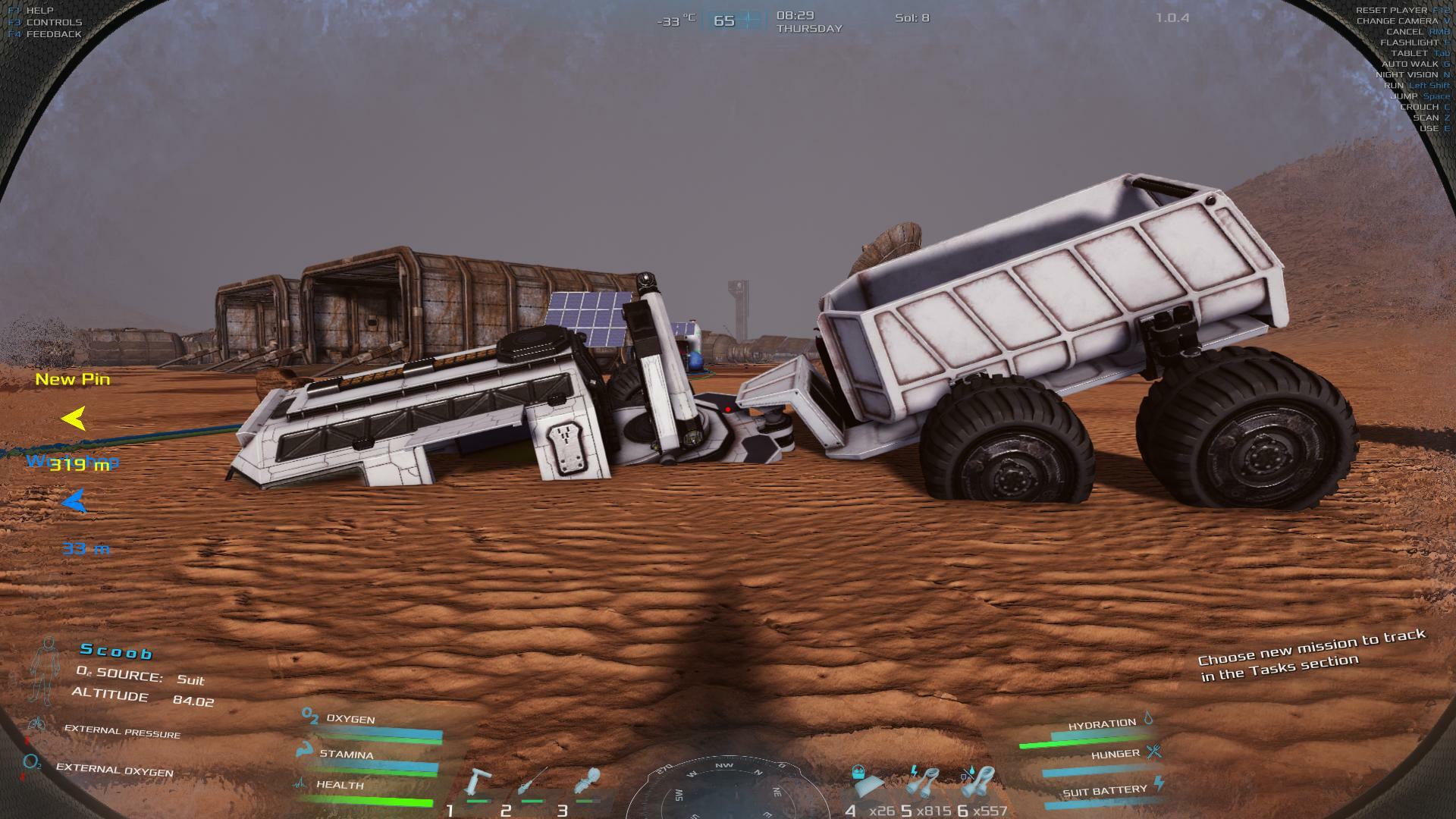
Task: Click the blue Workshop waypoint arrow
Action: [x=74, y=501]
